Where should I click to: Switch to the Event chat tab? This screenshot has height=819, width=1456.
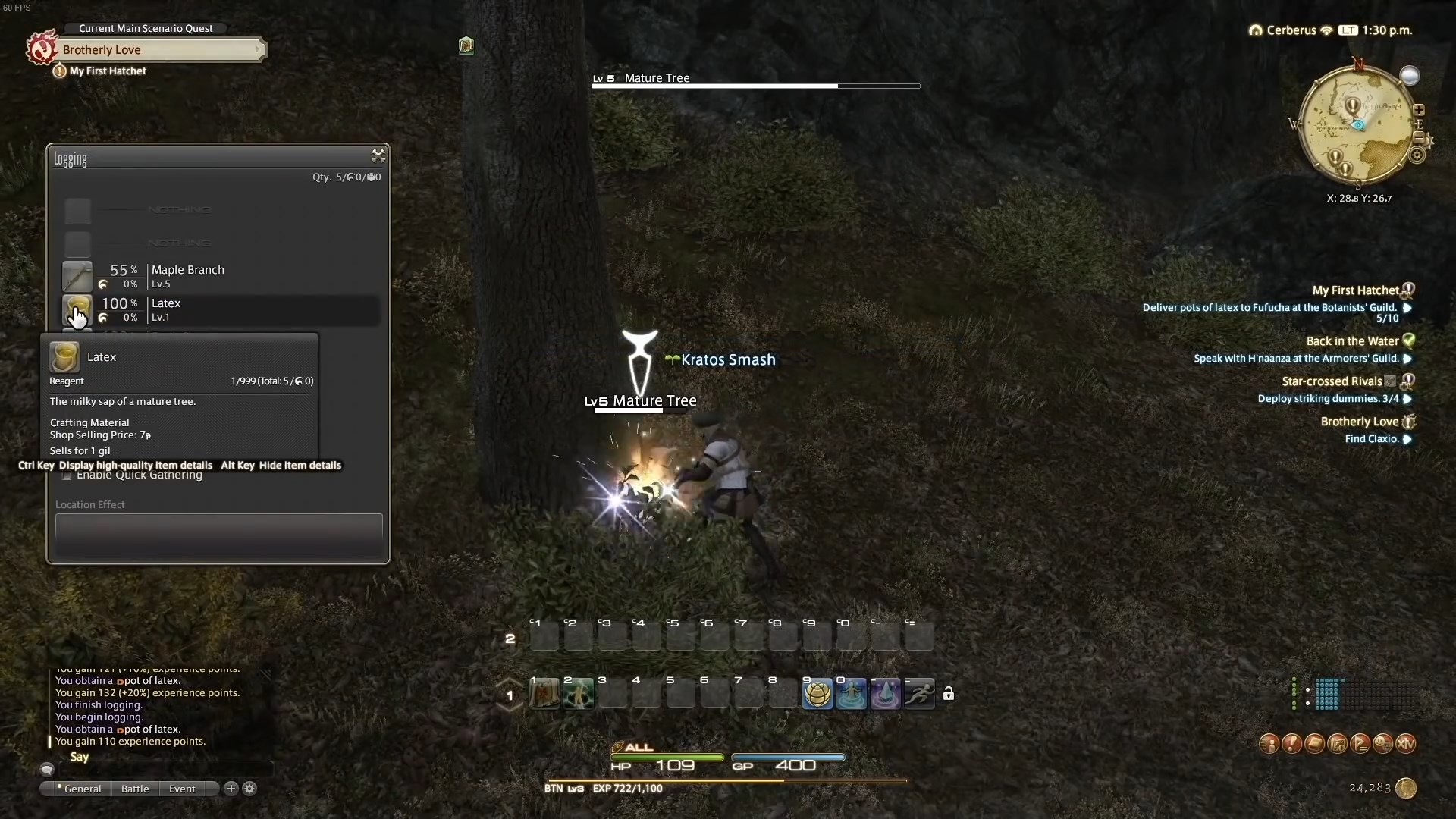click(x=180, y=789)
